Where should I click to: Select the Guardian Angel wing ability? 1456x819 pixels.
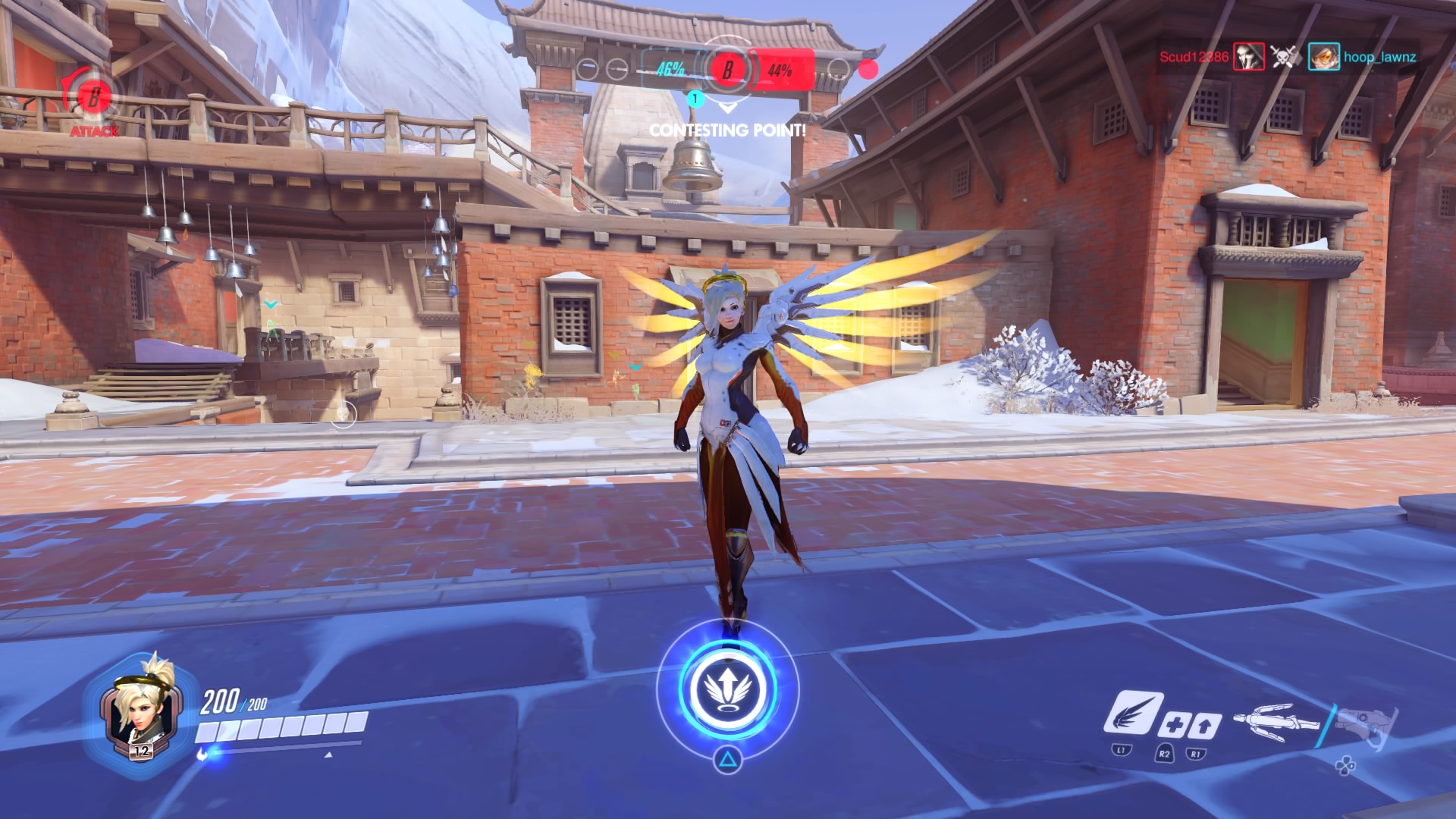tap(1131, 713)
